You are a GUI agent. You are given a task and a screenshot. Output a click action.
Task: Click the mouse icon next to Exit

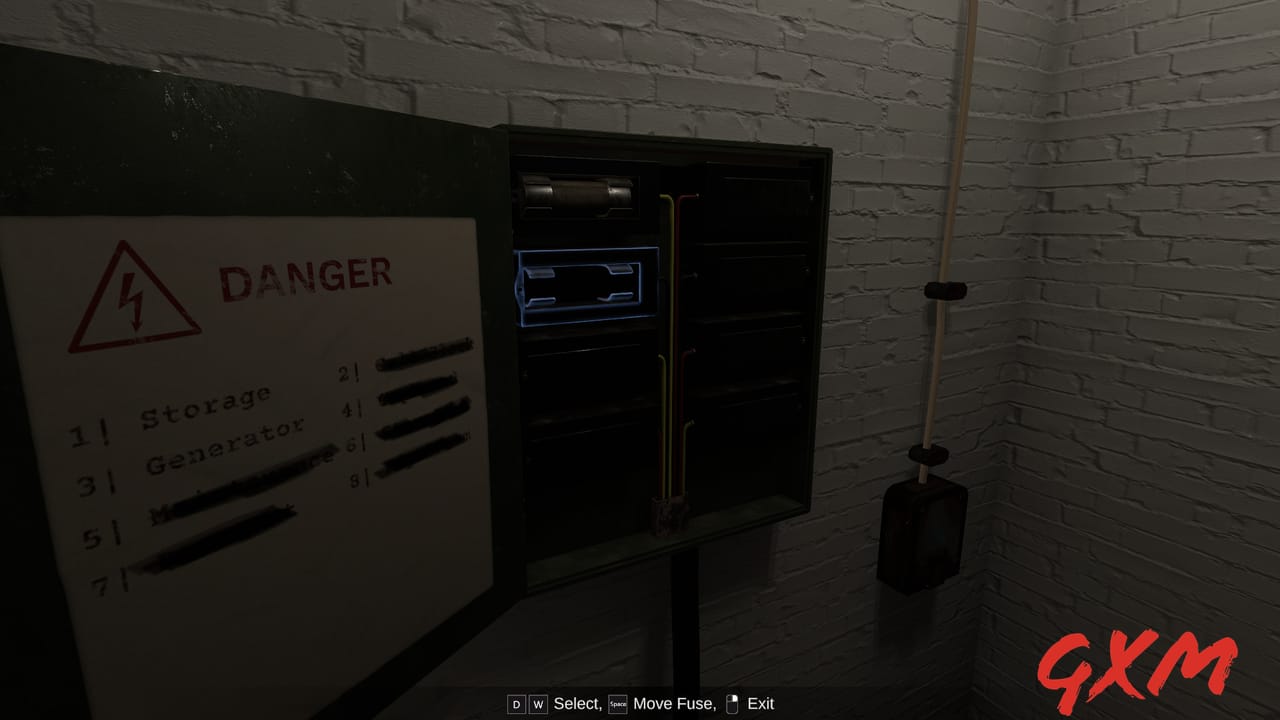(x=734, y=704)
